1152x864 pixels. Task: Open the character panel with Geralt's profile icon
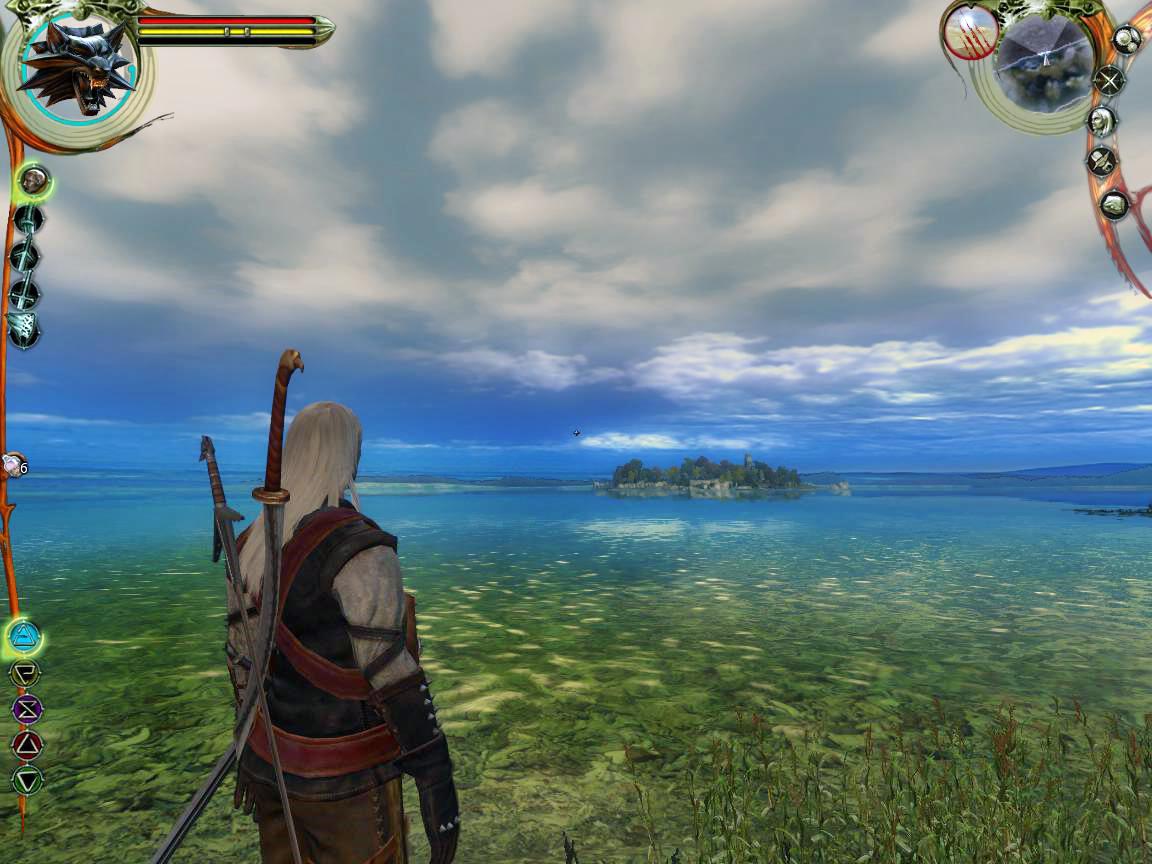[1101, 121]
